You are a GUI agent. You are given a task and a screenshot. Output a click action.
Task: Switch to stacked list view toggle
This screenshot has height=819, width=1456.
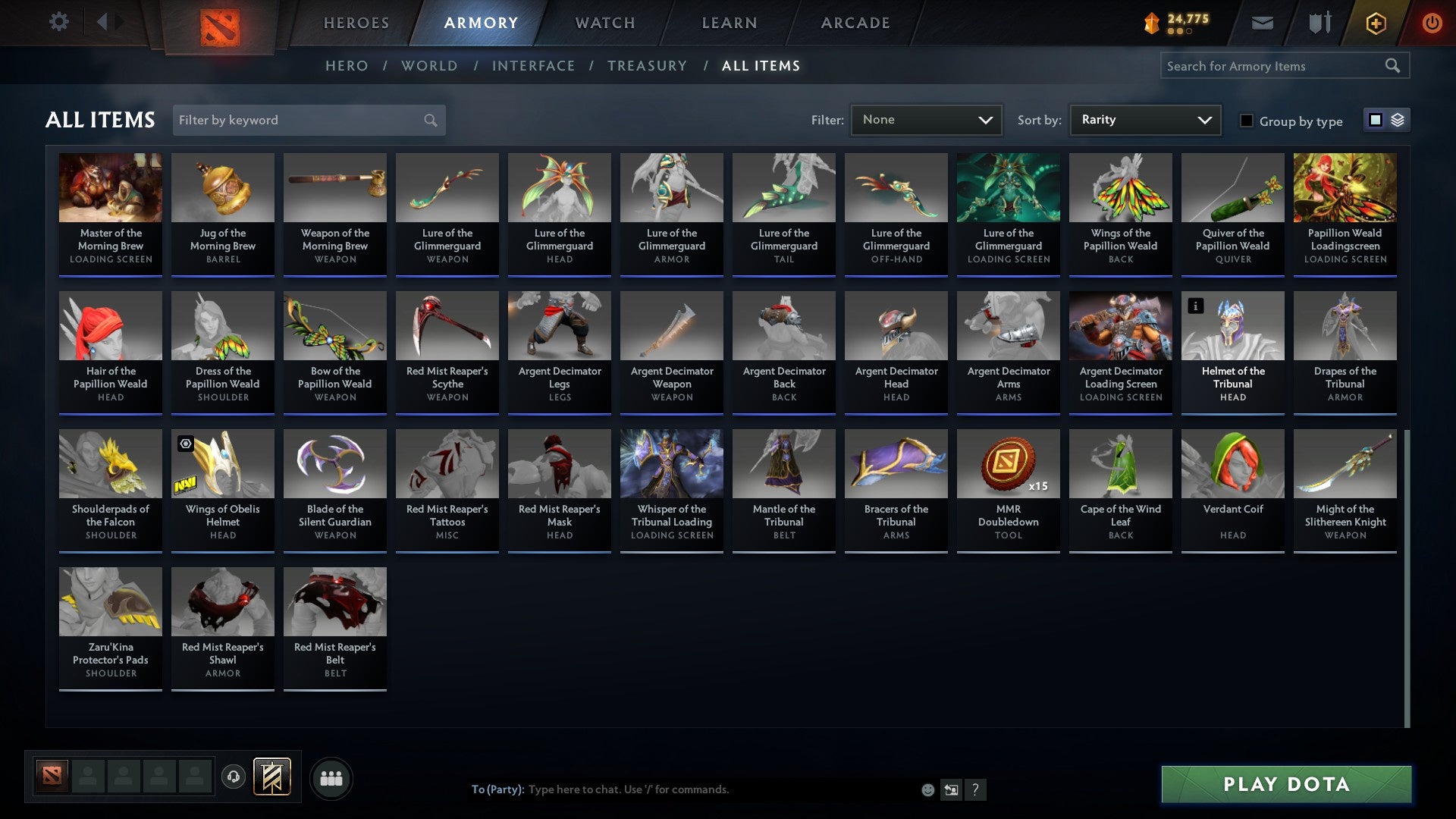tap(1398, 120)
